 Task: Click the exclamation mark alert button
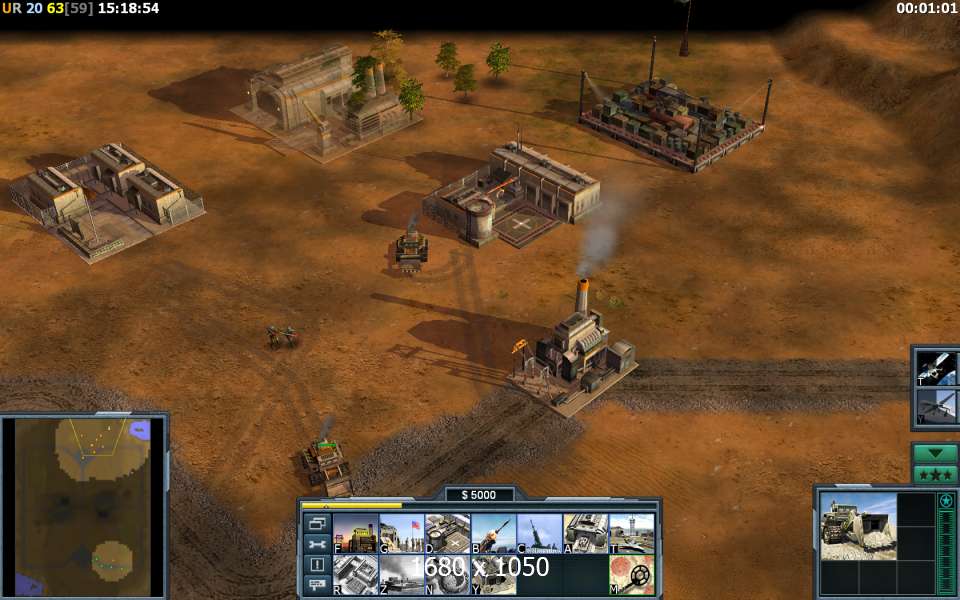click(x=317, y=565)
